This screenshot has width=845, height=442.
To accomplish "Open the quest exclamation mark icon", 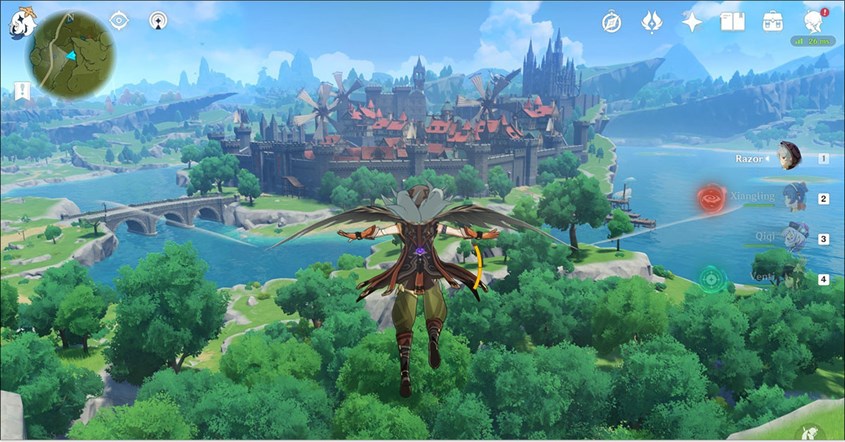I will click(x=22, y=91).
